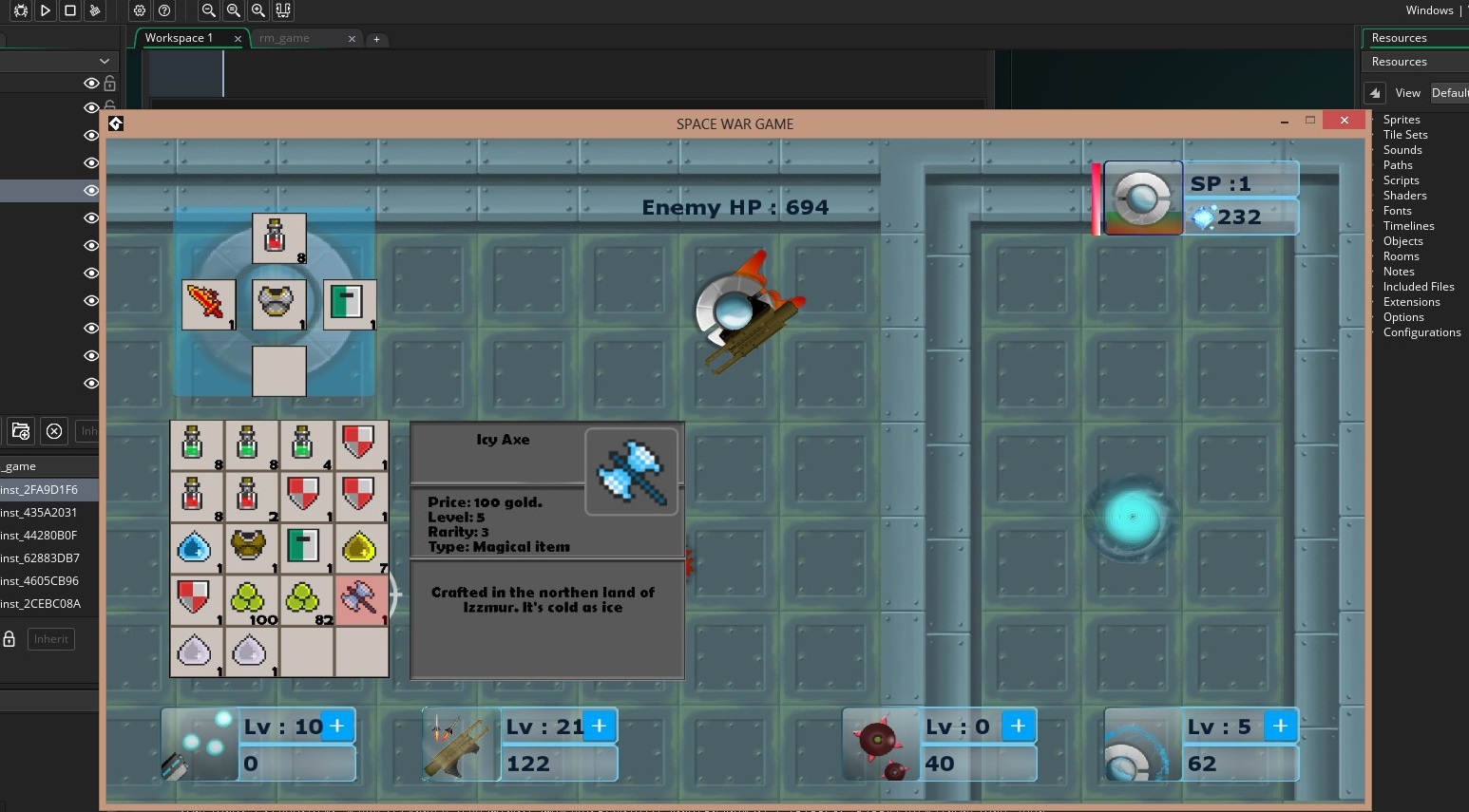Minimize the SPACE WAR GAME window
Viewport: 1469px width, 812px height.
pyautogui.click(x=1284, y=121)
